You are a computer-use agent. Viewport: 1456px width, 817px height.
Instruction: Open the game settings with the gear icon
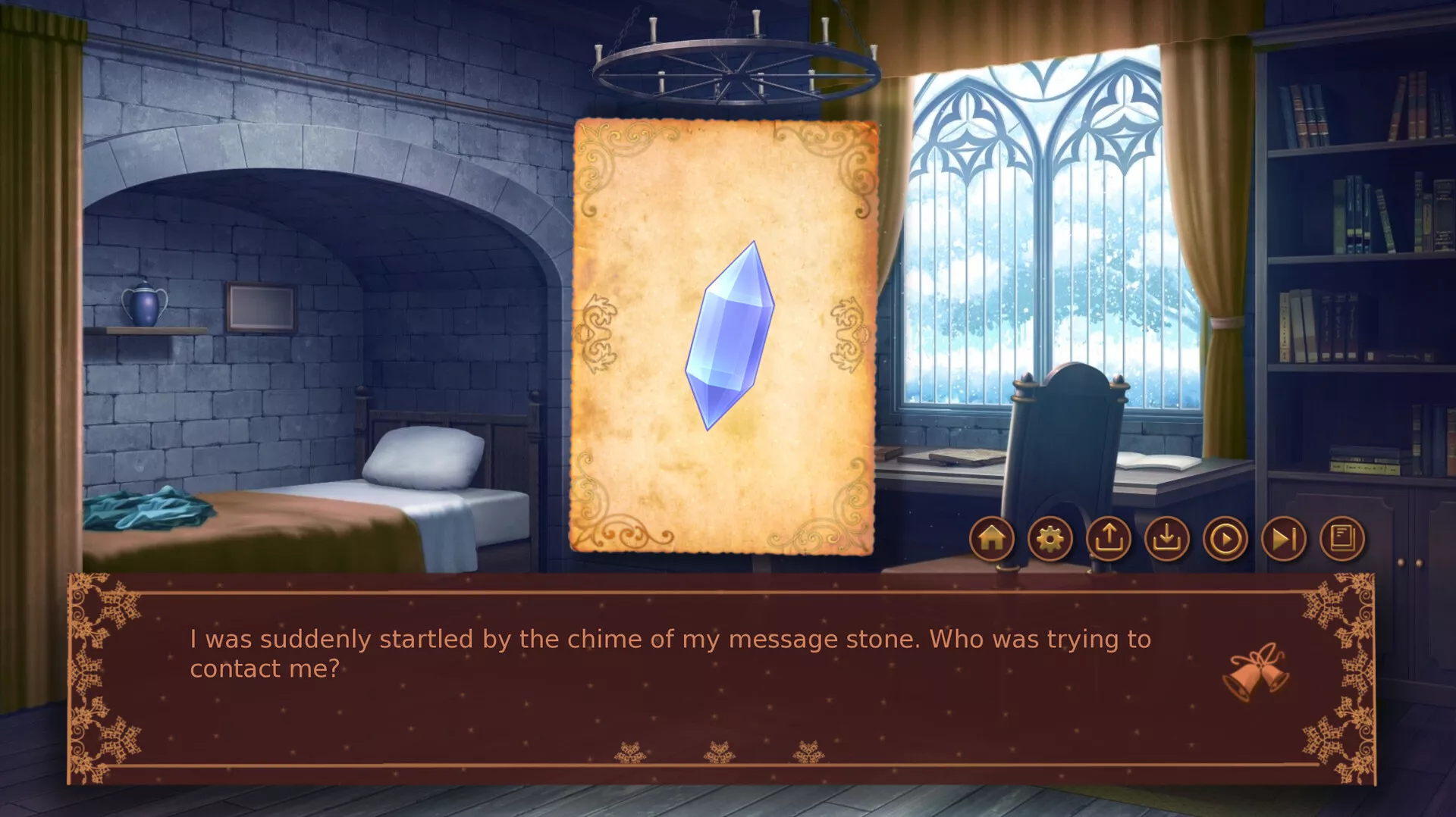tap(1050, 539)
